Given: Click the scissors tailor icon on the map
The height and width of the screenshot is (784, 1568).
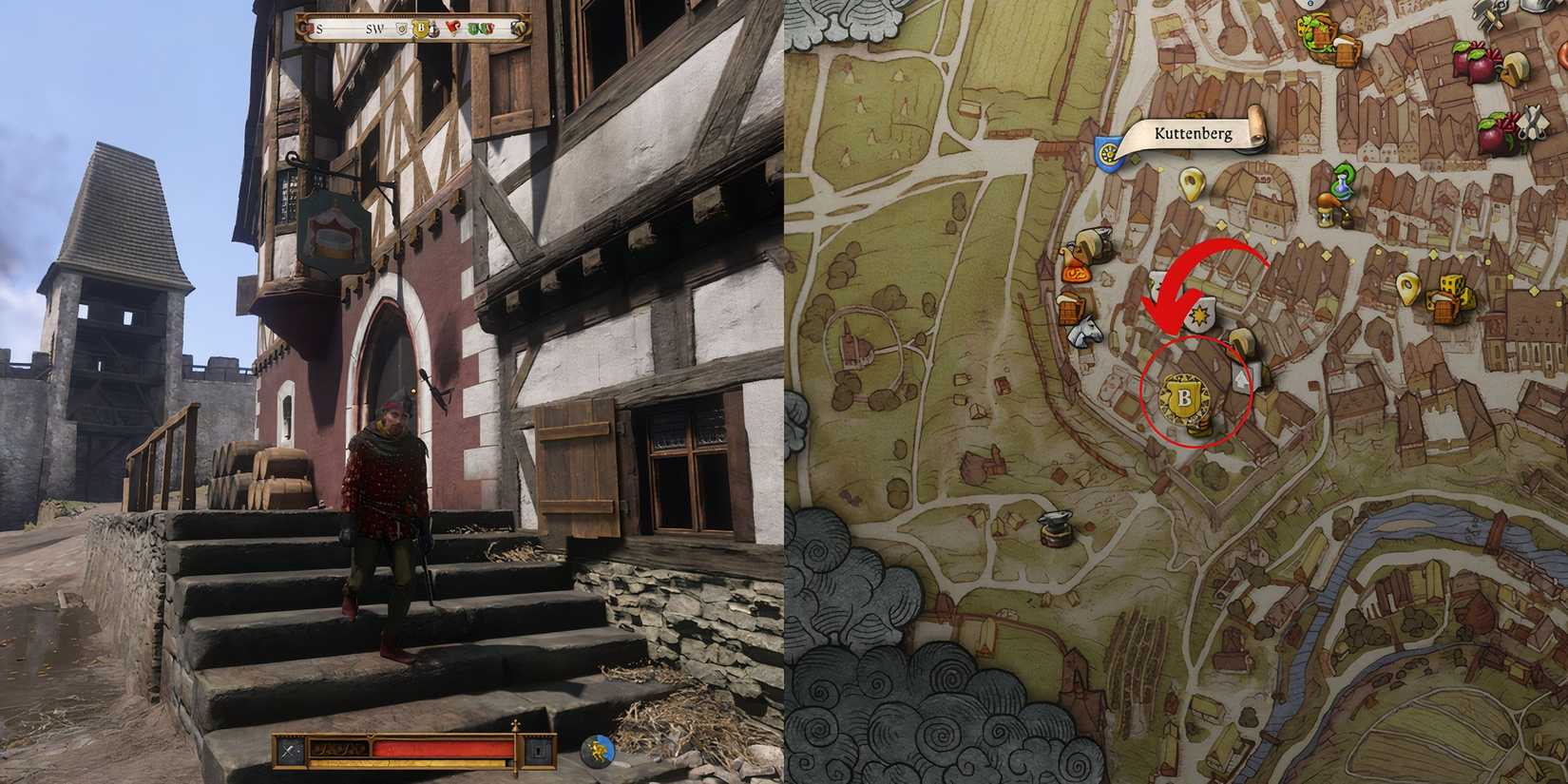Looking at the screenshot, I should click(x=1532, y=120).
